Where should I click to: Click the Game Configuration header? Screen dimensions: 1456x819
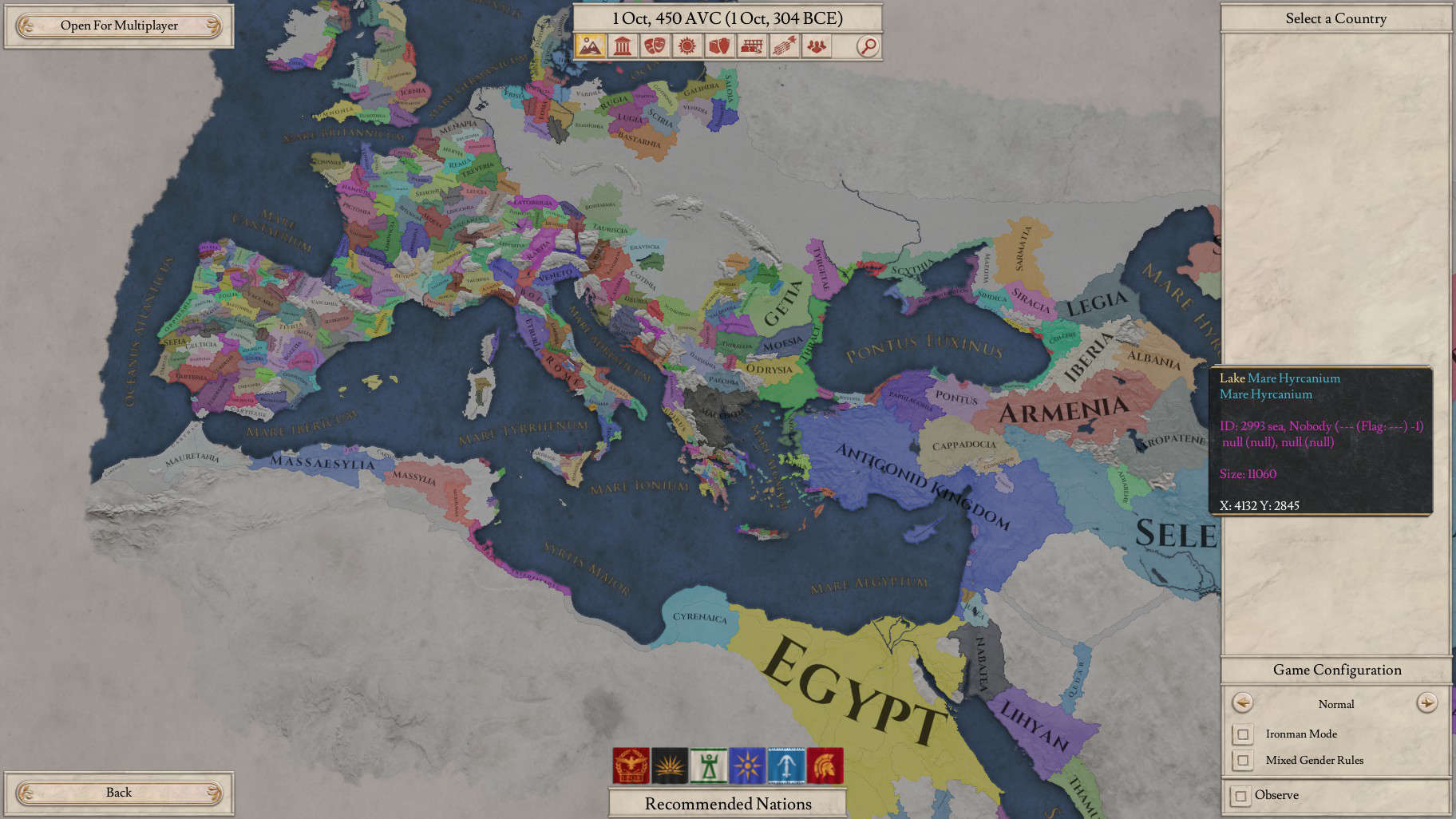point(1335,670)
